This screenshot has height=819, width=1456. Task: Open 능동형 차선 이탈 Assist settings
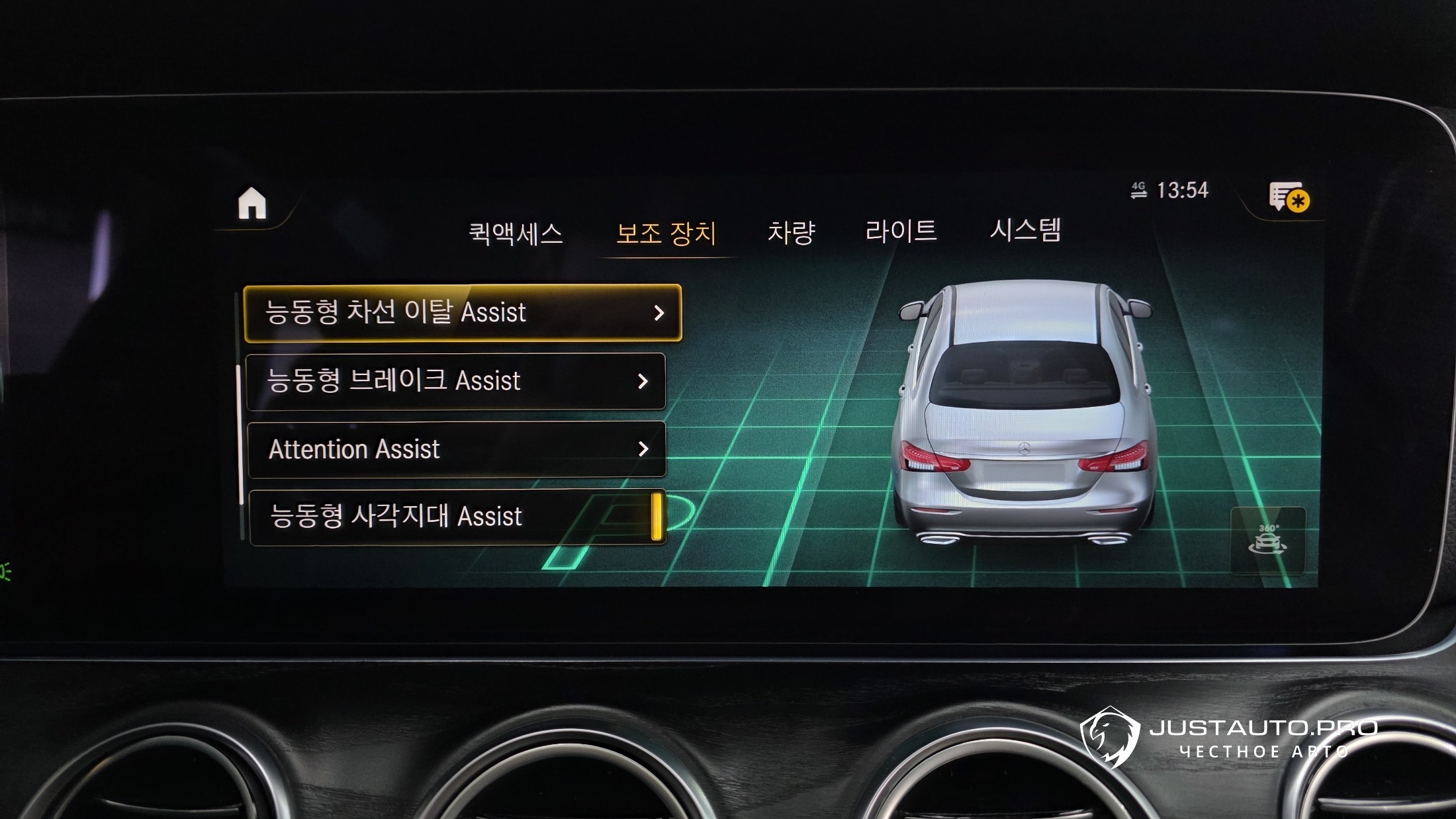[x=463, y=313]
